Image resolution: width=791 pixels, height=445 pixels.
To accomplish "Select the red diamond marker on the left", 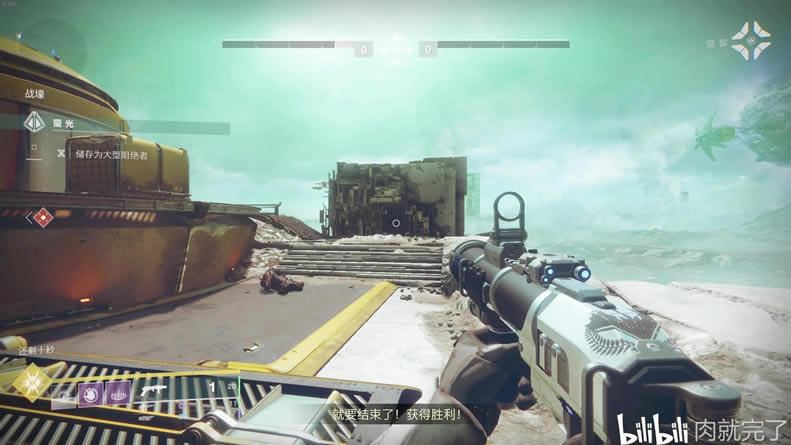I will pyautogui.click(x=42, y=216).
